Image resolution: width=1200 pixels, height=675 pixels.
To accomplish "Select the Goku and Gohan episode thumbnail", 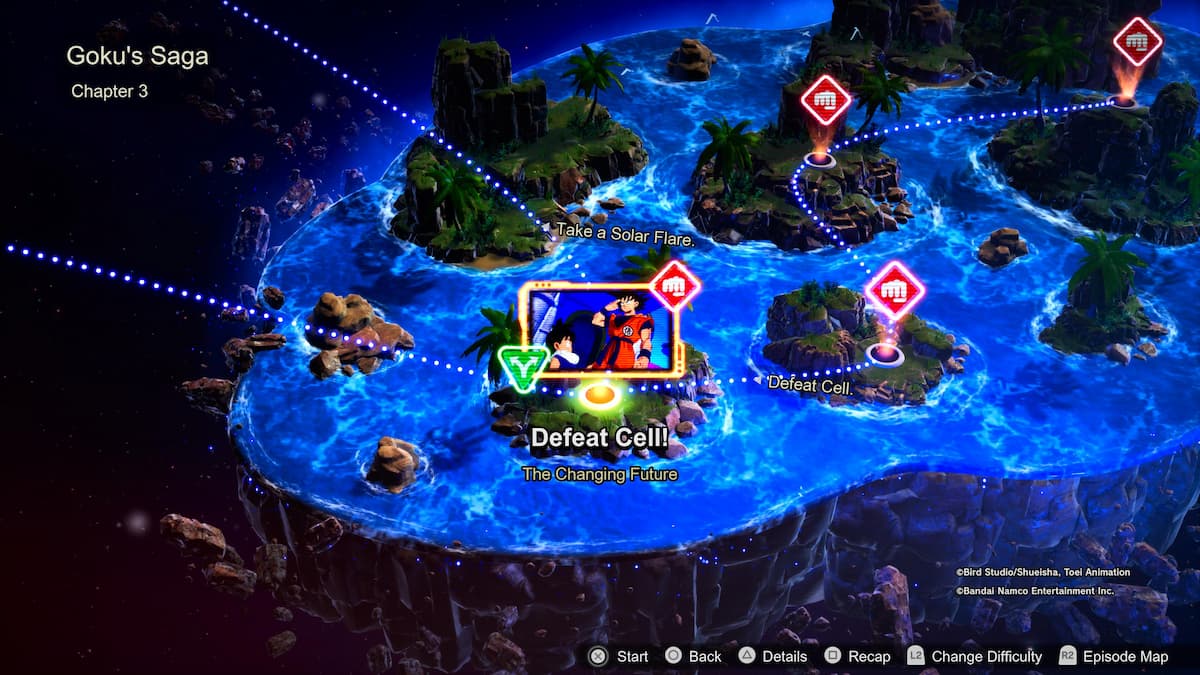I will click(x=596, y=330).
